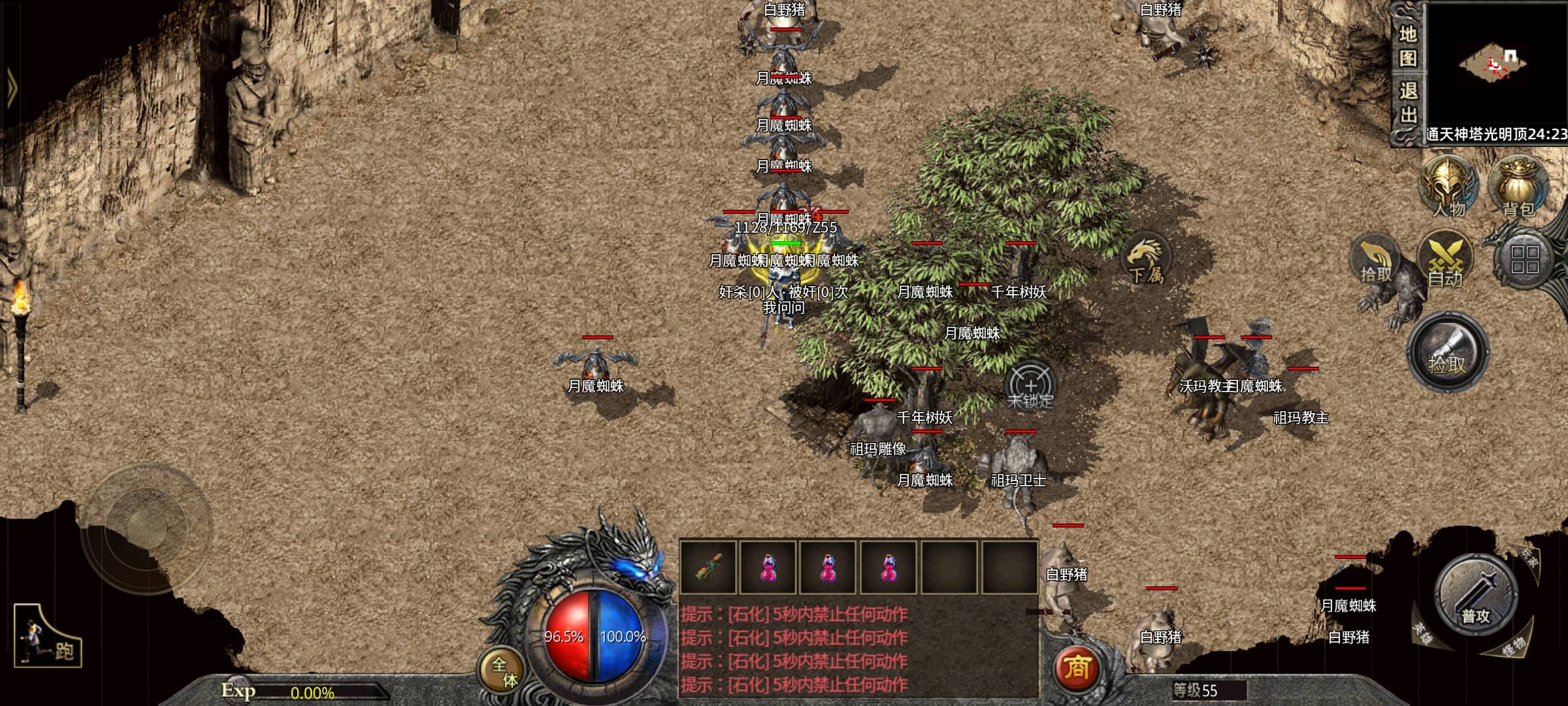
Task: Open the 人物 character sheet
Action: pyautogui.click(x=1448, y=186)
